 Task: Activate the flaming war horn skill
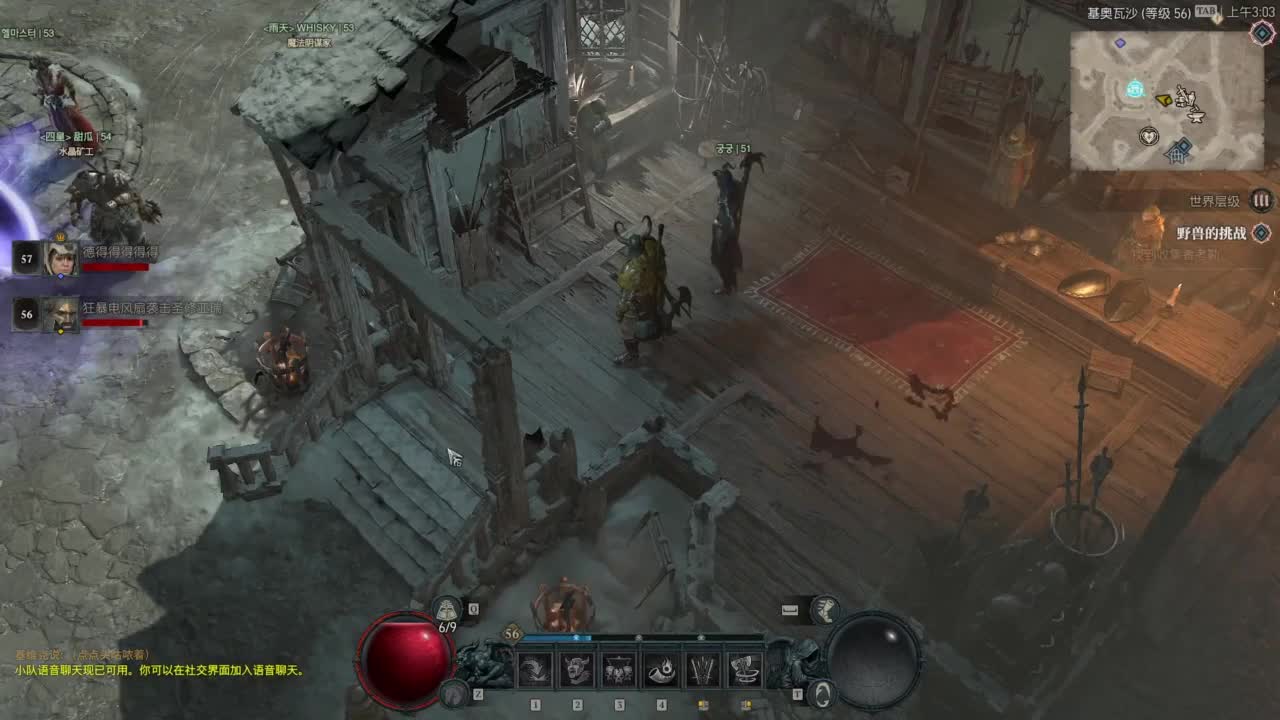661,669
